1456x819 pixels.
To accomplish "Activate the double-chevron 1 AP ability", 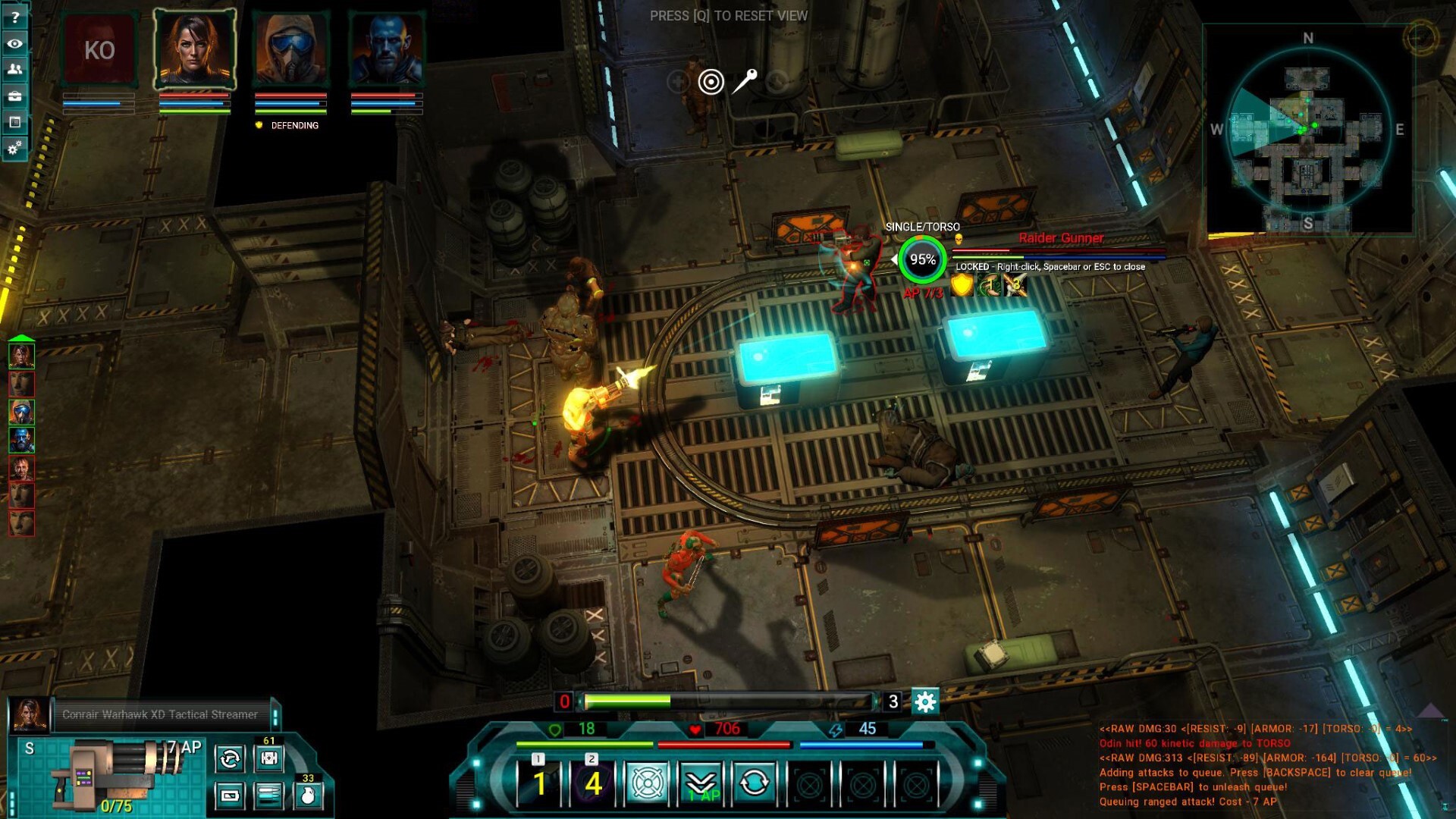I will coord(701,783).
